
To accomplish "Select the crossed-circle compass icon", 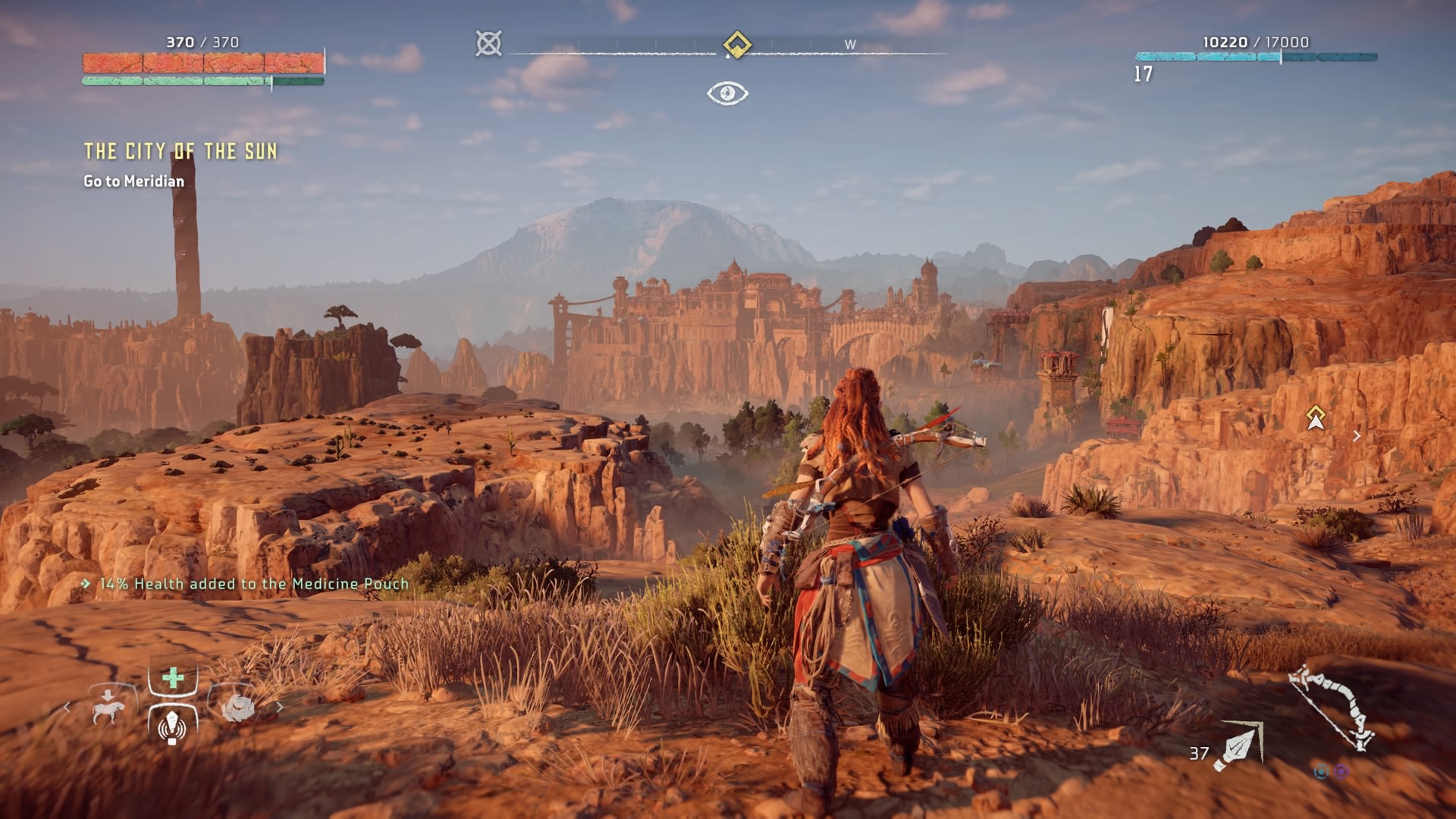I will tap(489, 43).
